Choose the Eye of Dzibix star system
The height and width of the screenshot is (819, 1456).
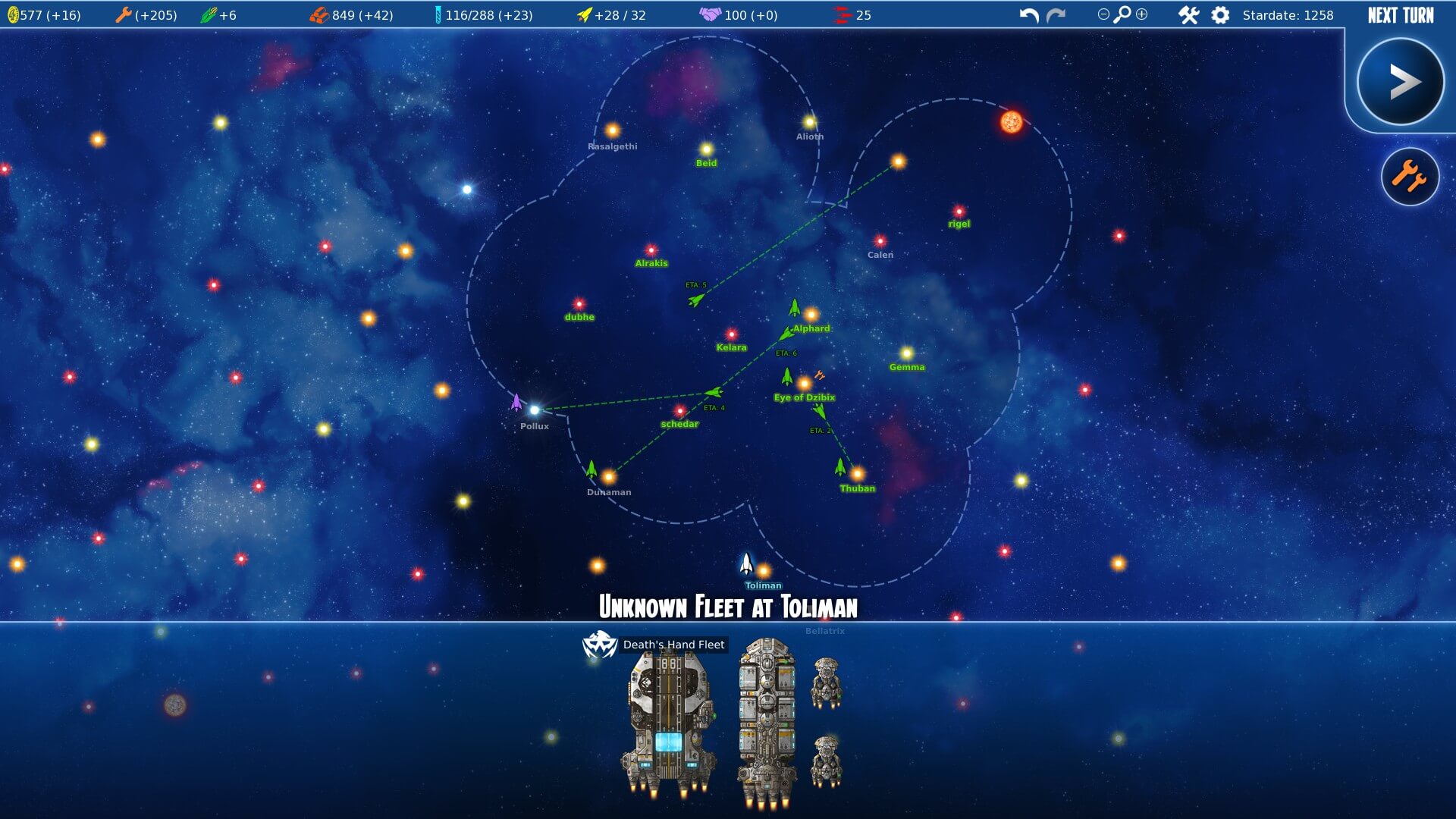click(x=804, y=384)
